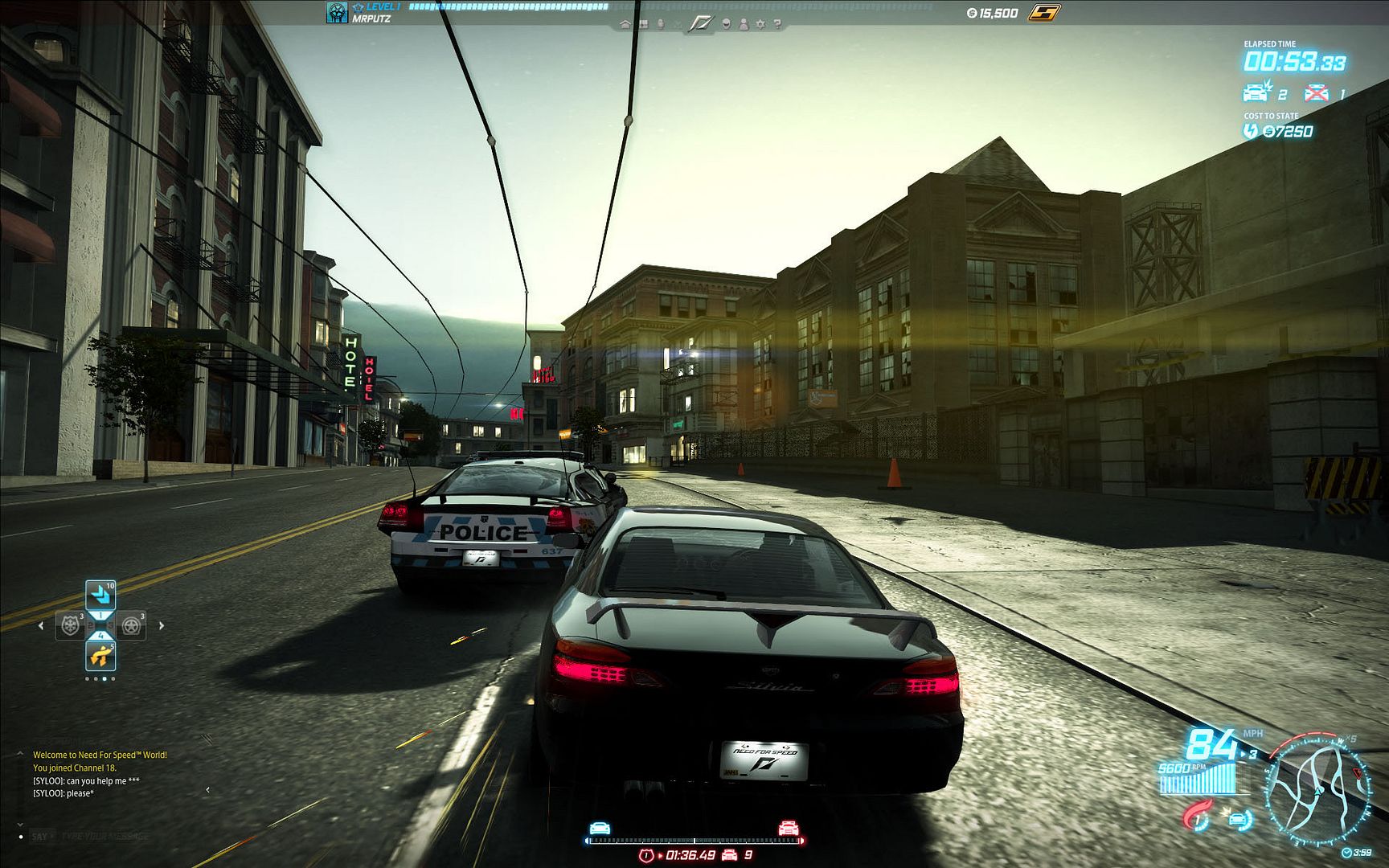This screenshot has width=1389, height=868.
Task: Cycle powerups with the left arrow
Action: tap(41, 625)
